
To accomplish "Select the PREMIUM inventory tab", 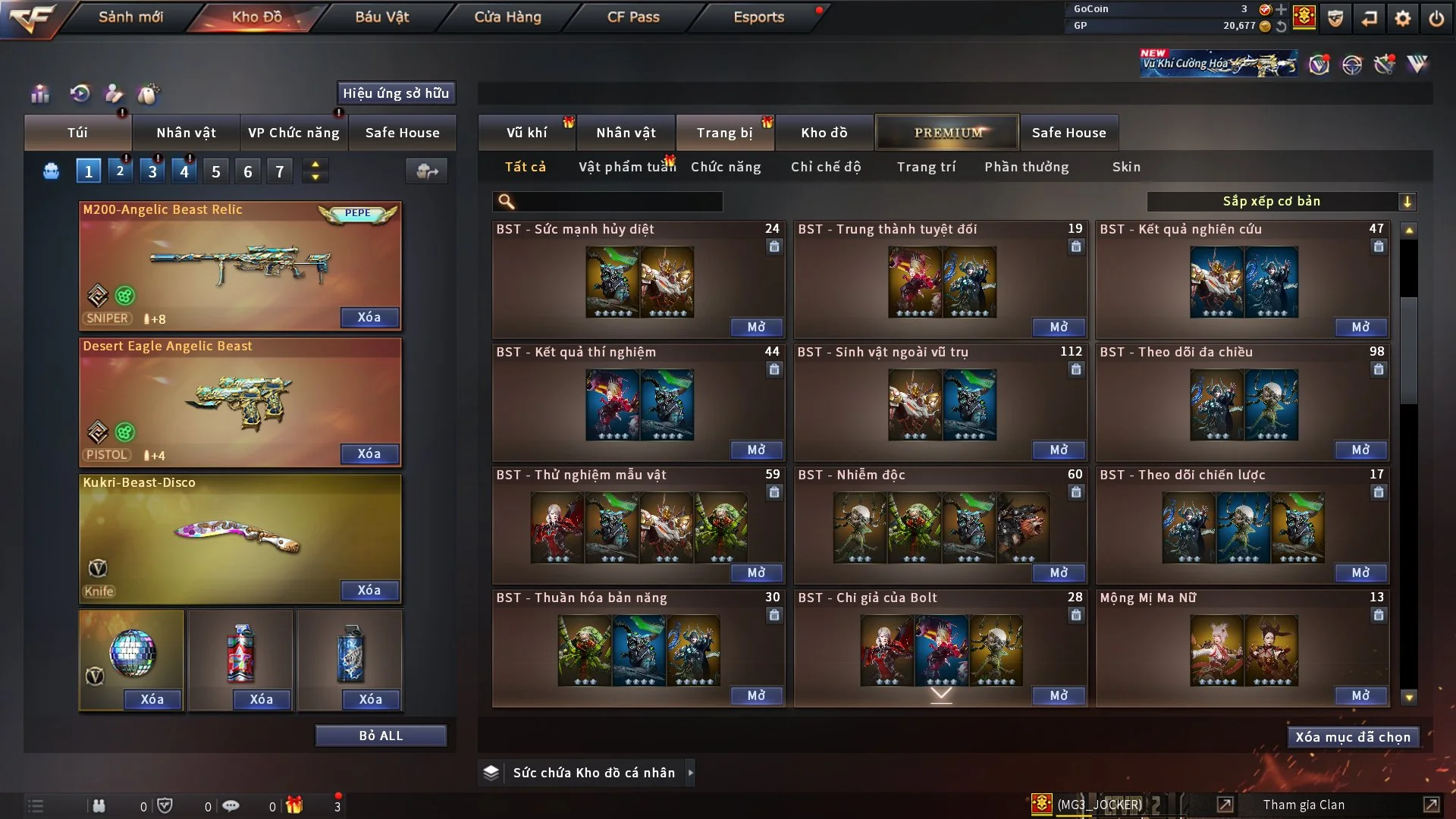I will [x=947, y=133].
